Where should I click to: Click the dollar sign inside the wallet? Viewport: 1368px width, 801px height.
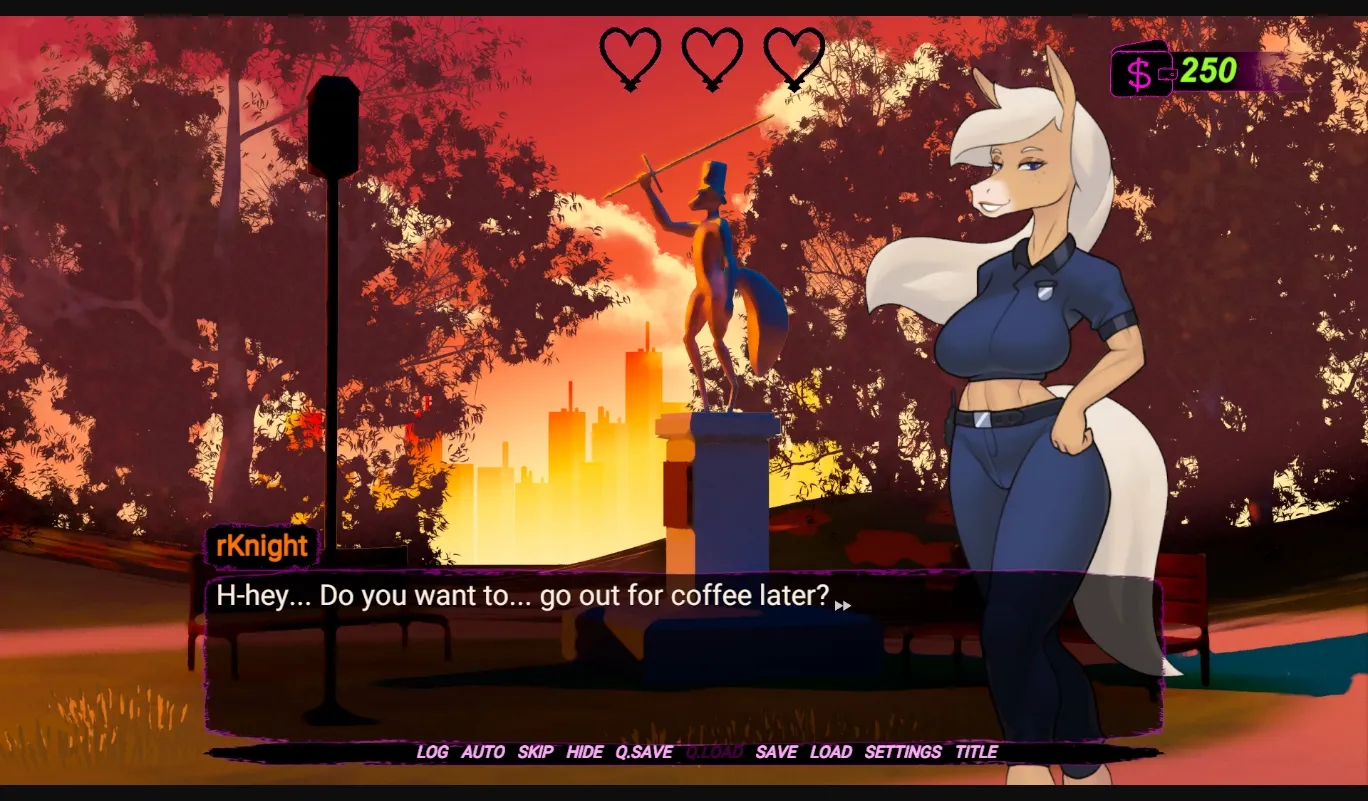point(1138,72)
